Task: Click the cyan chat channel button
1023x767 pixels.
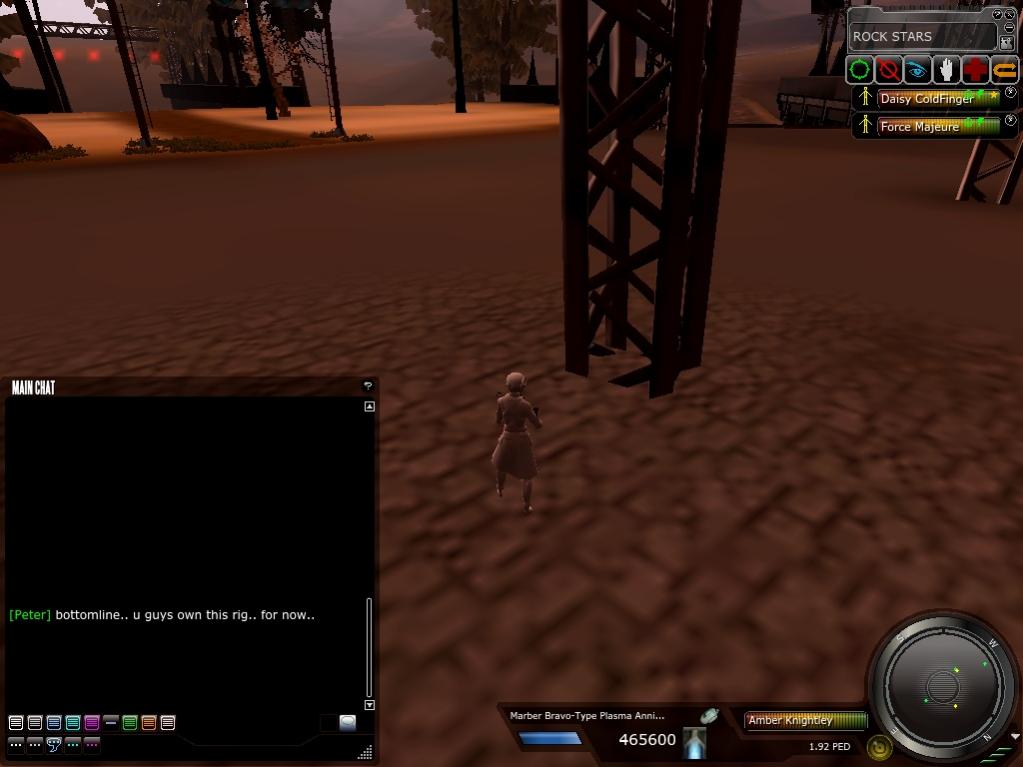Action: point(73,723)
